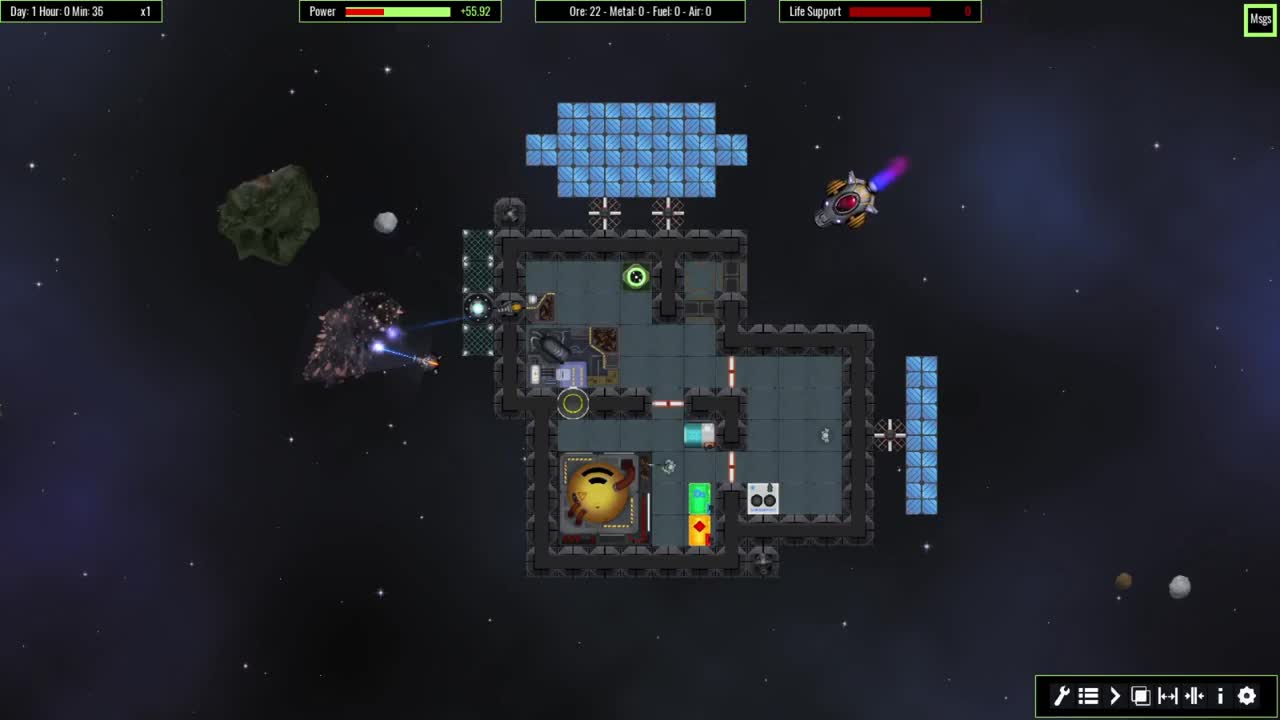Click the Day 1 clock display
The height and width of the screenshot is (720, 1280).
coord(55,11)
